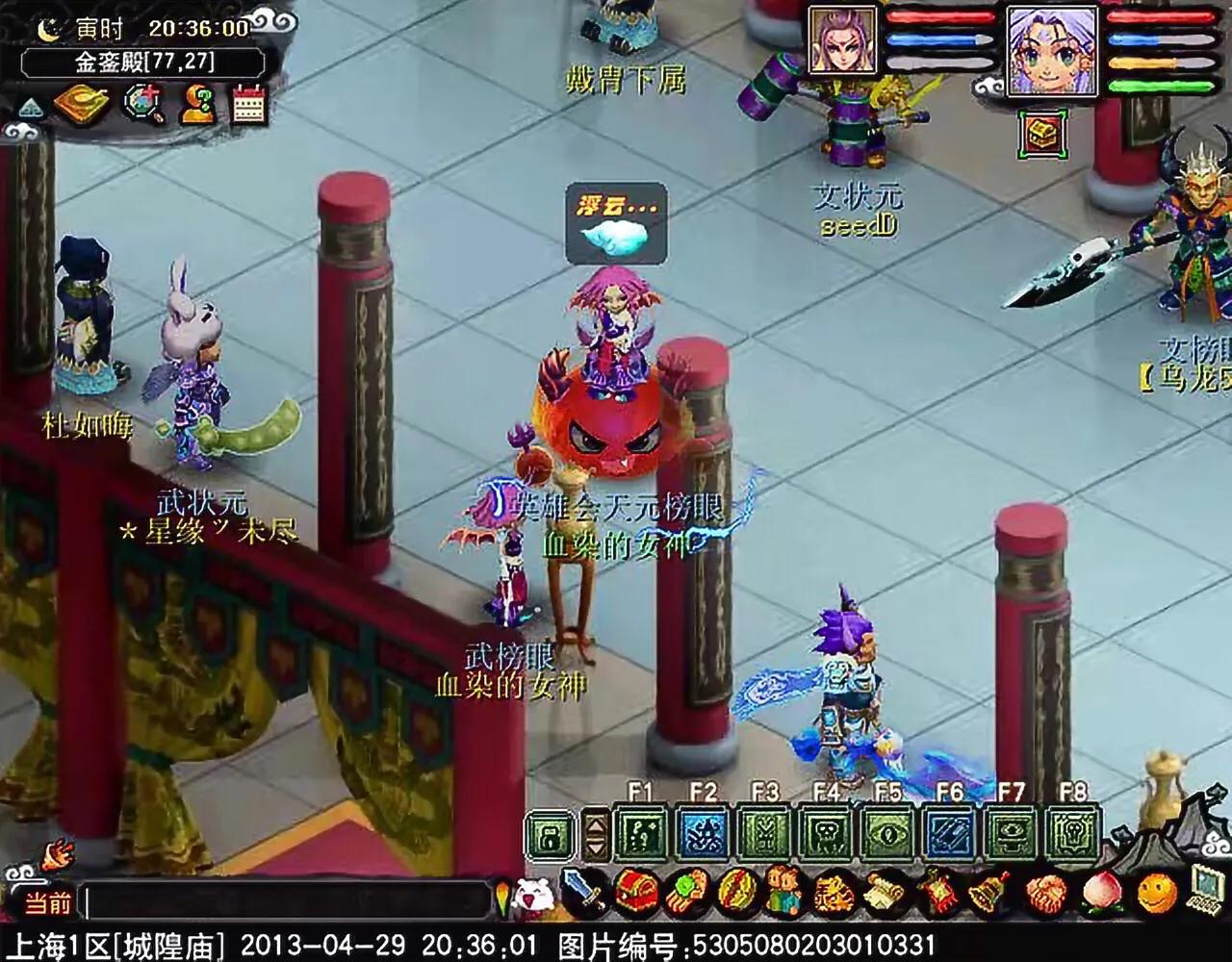
Task: Select the blue F2 skill slot
Action: pos(705,832)
